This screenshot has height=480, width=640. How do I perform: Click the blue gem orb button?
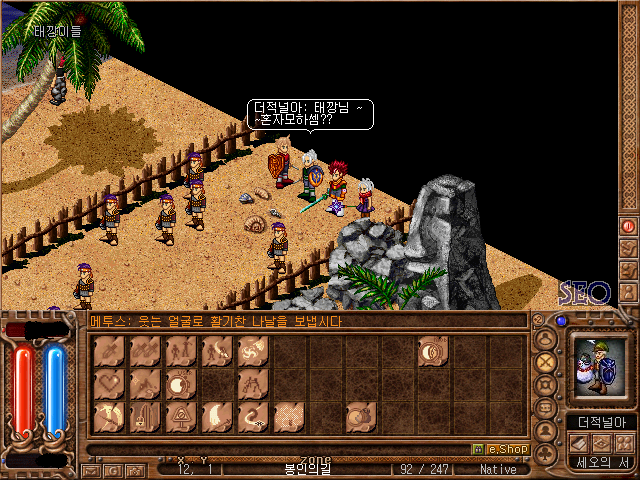561,321
